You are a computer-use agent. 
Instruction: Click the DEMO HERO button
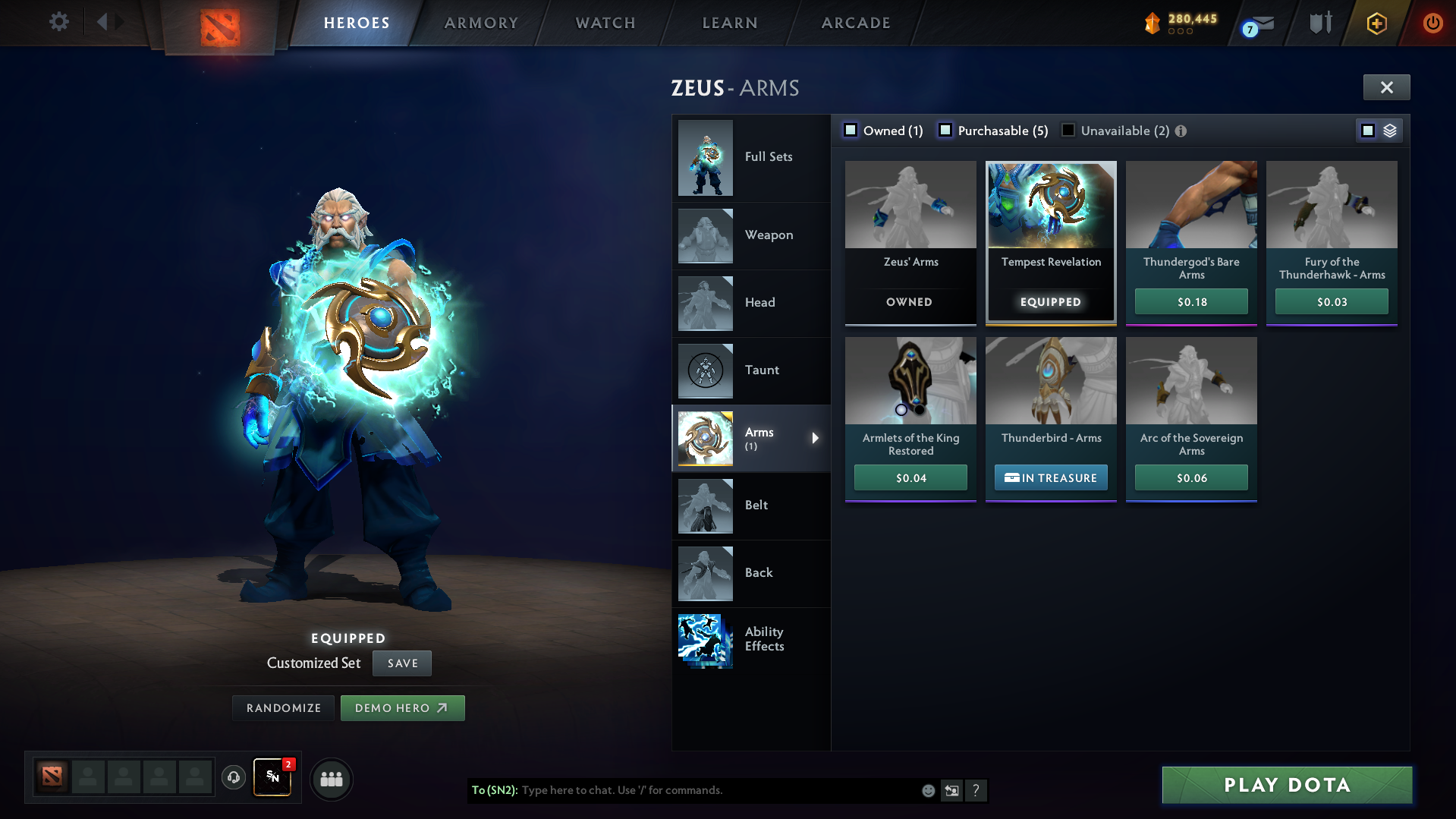(402, 707)
